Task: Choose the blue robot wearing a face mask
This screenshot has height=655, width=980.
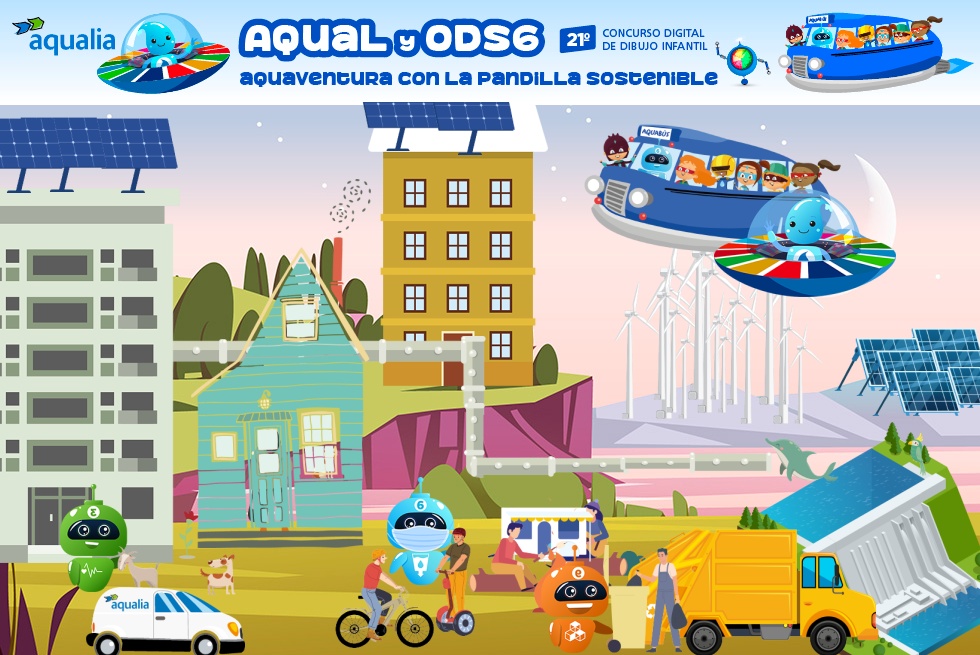Action: 420,538
